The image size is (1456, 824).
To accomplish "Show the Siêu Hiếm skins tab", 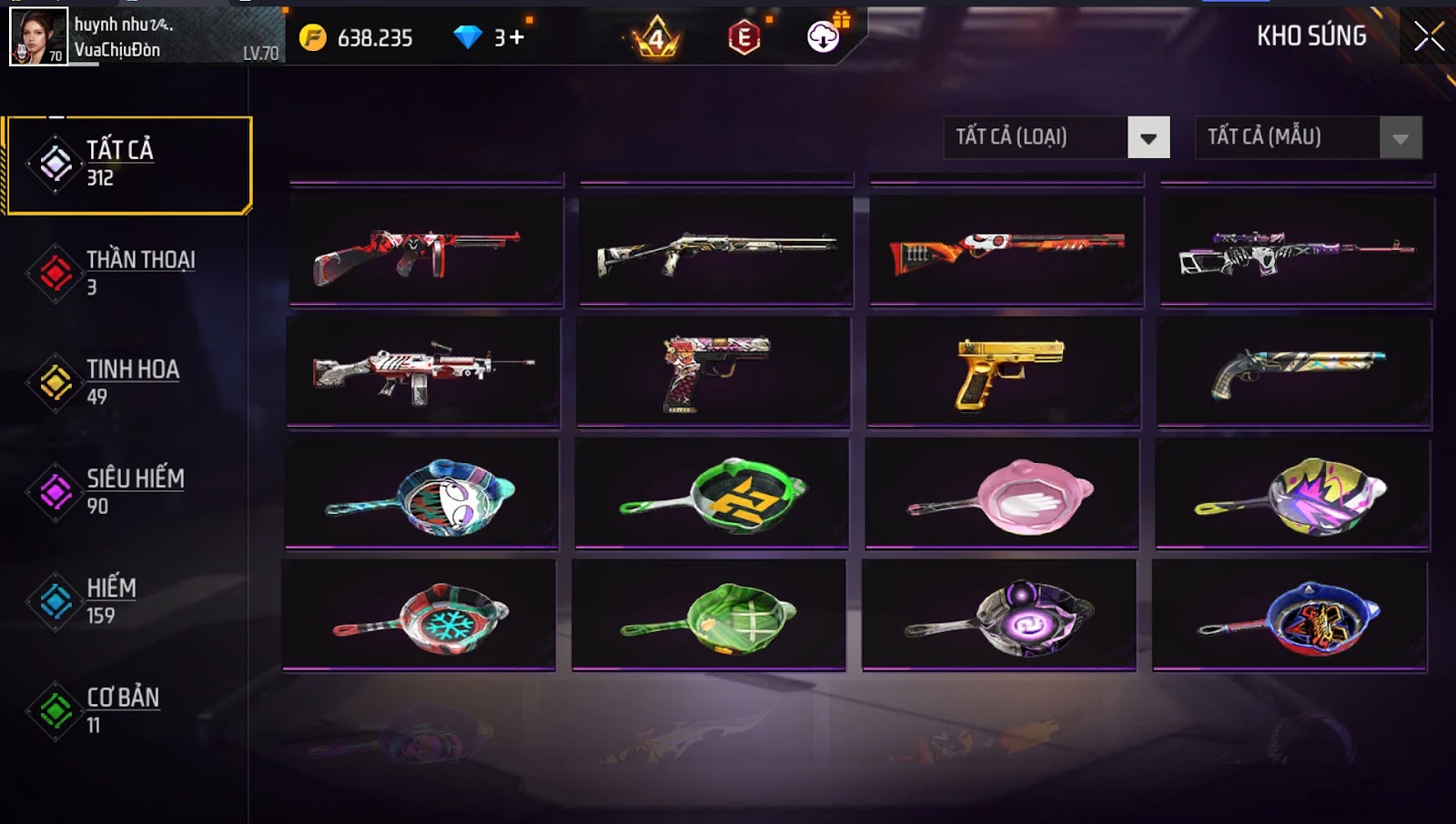I will 127,491.
